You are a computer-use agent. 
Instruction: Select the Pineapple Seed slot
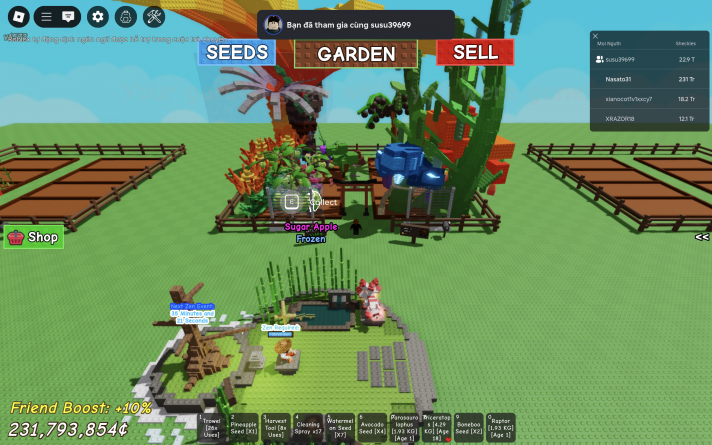[244, 428]
